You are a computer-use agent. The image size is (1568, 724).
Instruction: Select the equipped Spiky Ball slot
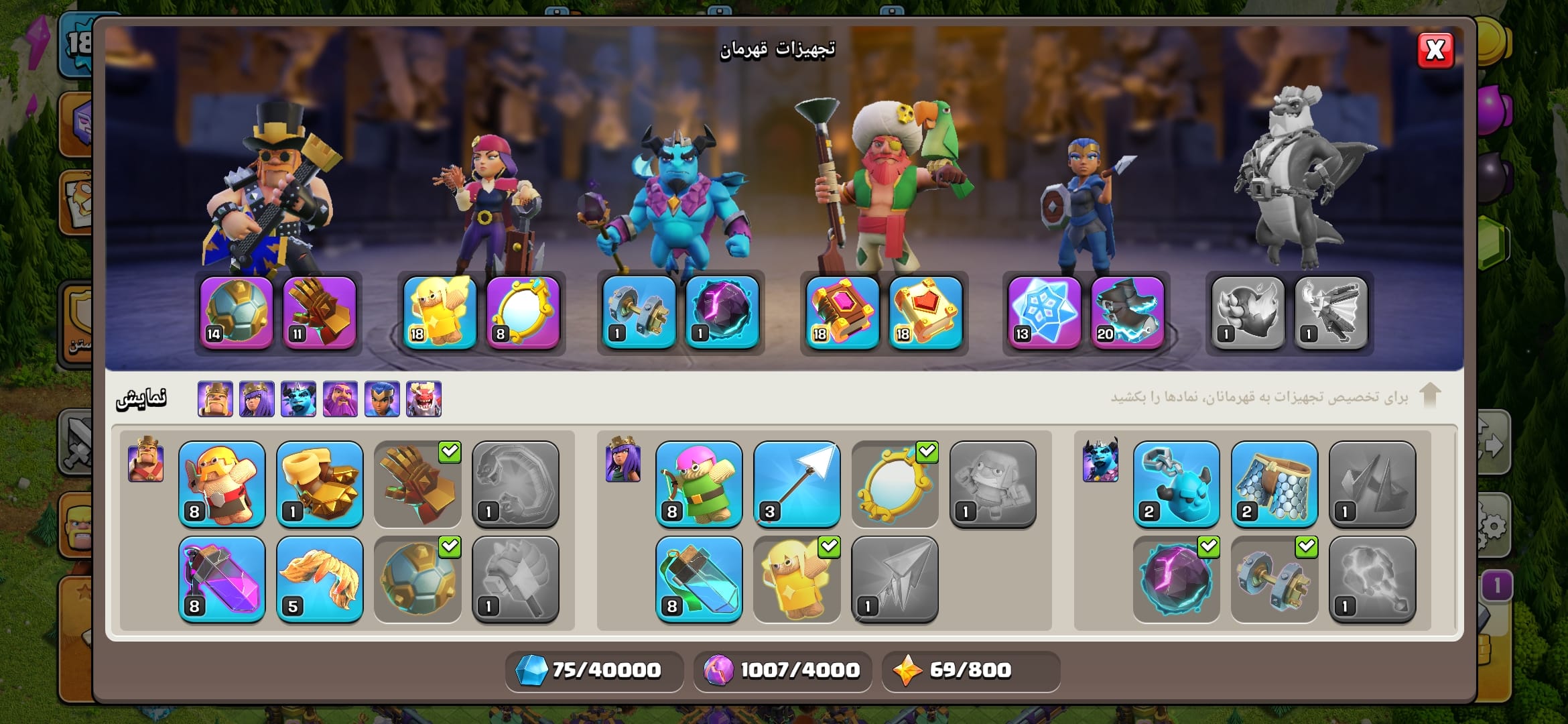point(237,312)
